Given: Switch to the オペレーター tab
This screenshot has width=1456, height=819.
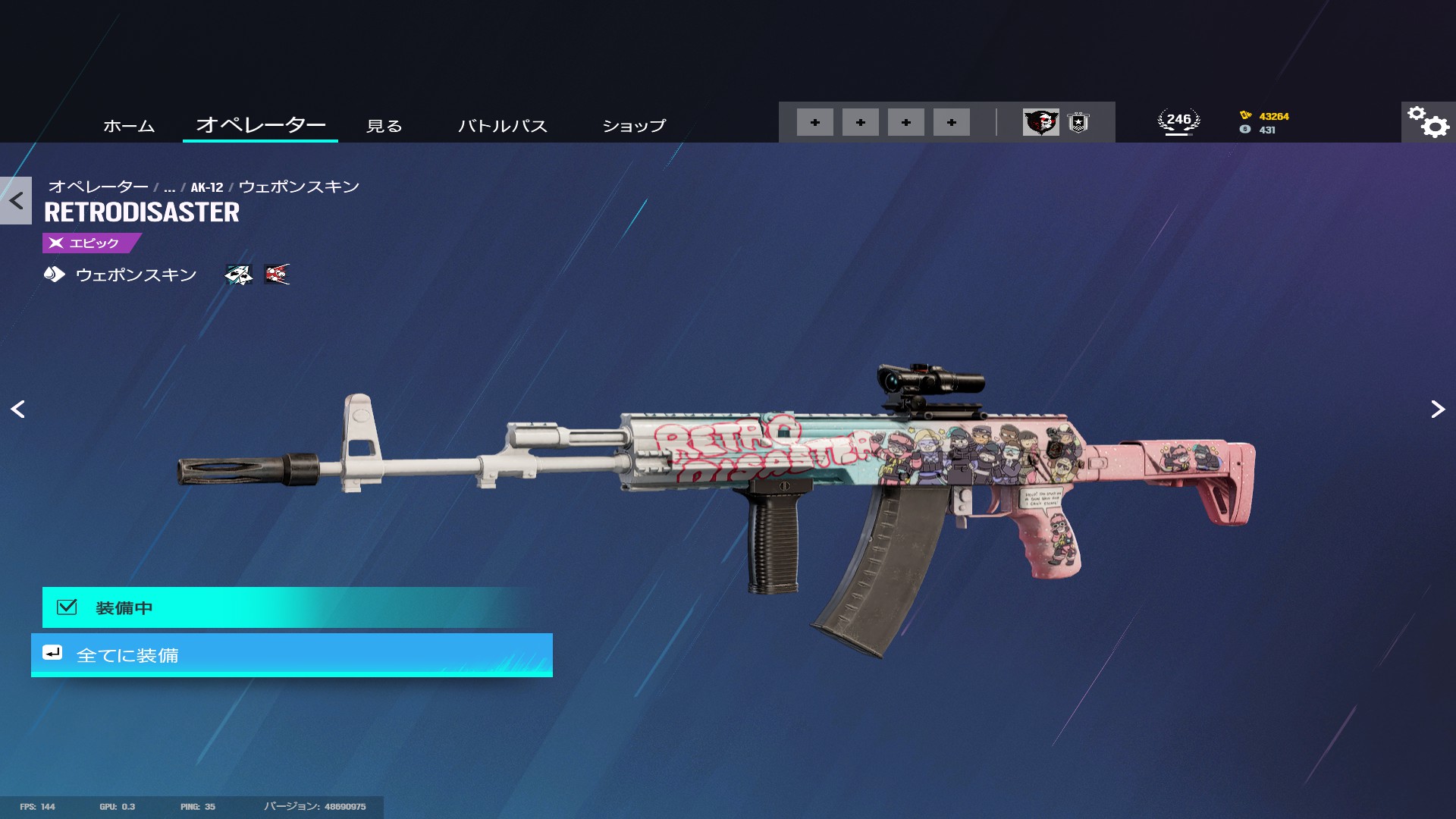Looking at the screenshot, I should (261, 124).
